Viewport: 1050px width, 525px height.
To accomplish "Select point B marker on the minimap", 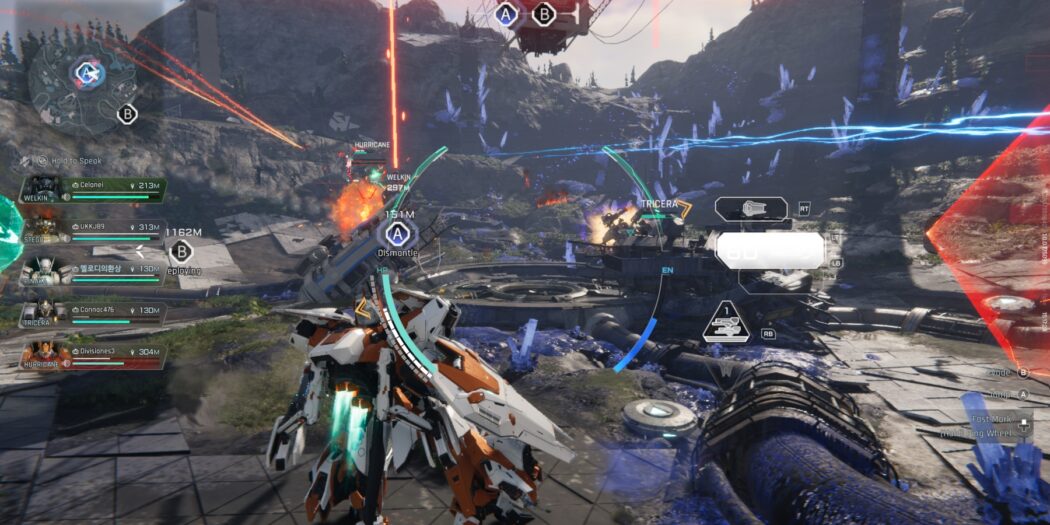I will 127,114.
